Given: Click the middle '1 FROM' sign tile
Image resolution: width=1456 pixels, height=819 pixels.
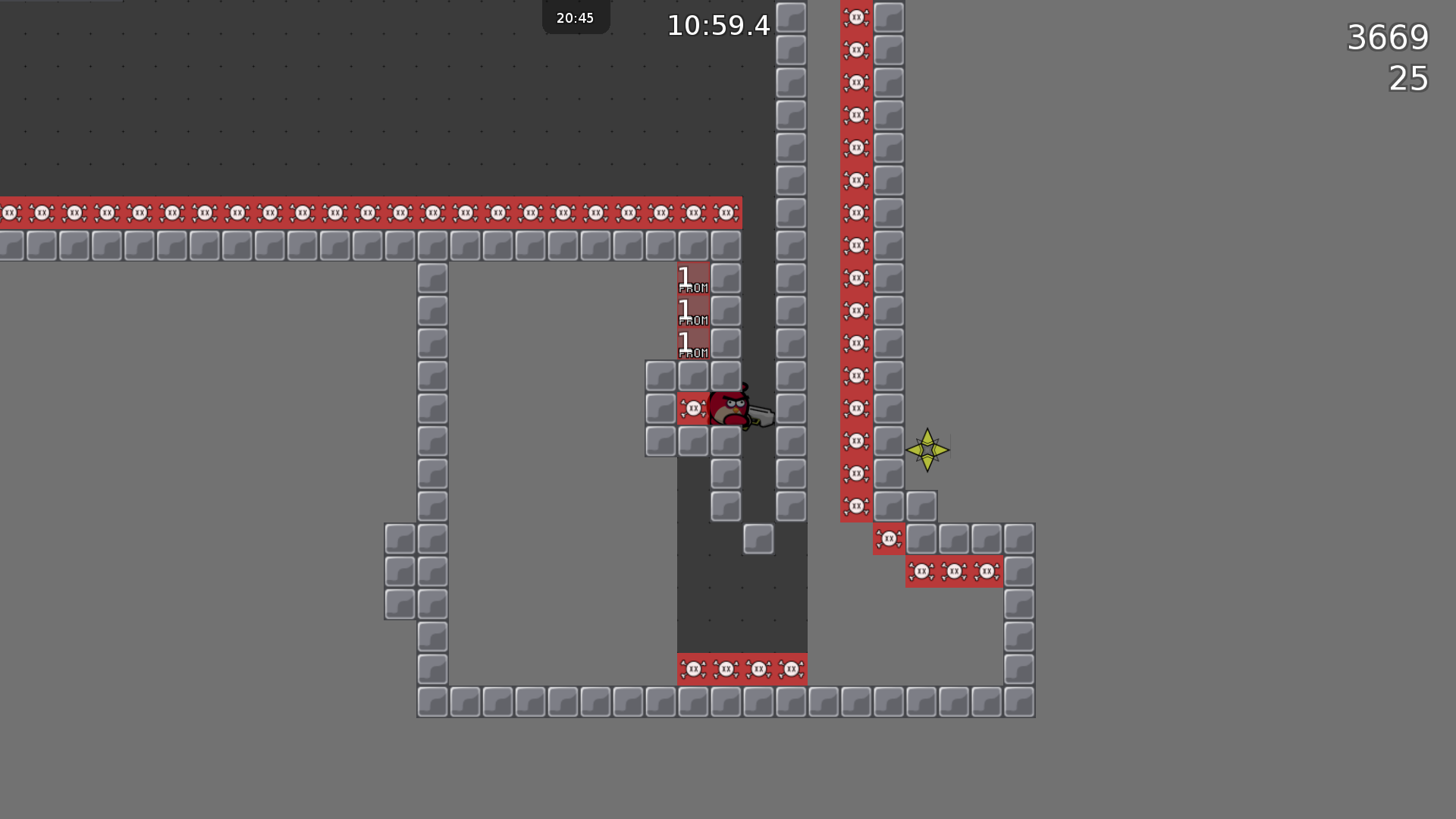Looking at the screenshot, I should coord(692,310).
